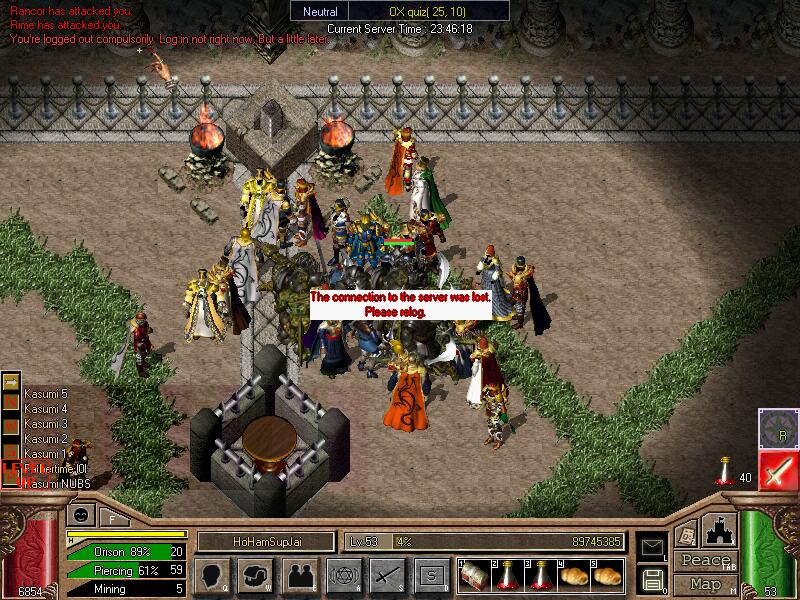Open the sword skills button

click(x=386, y=575)
